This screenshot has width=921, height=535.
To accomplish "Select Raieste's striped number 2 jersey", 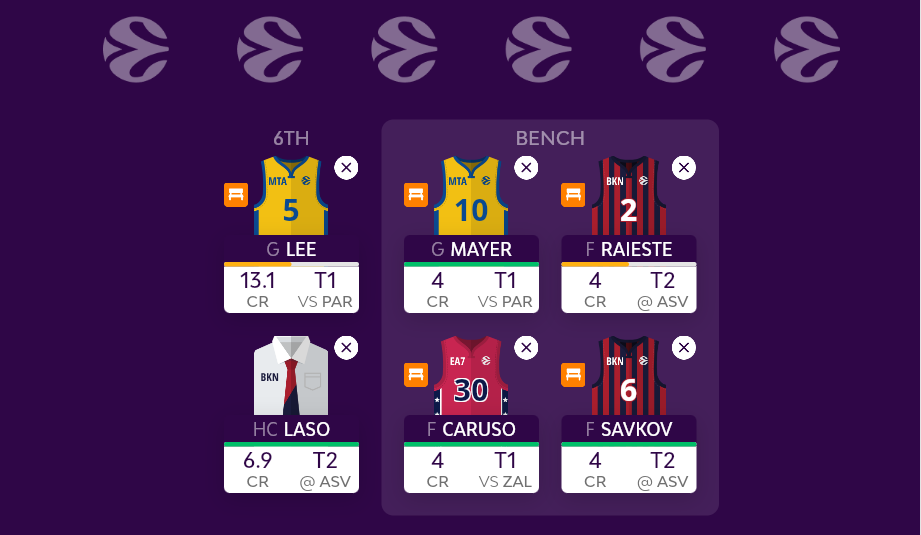I will [x=629, y=198].
